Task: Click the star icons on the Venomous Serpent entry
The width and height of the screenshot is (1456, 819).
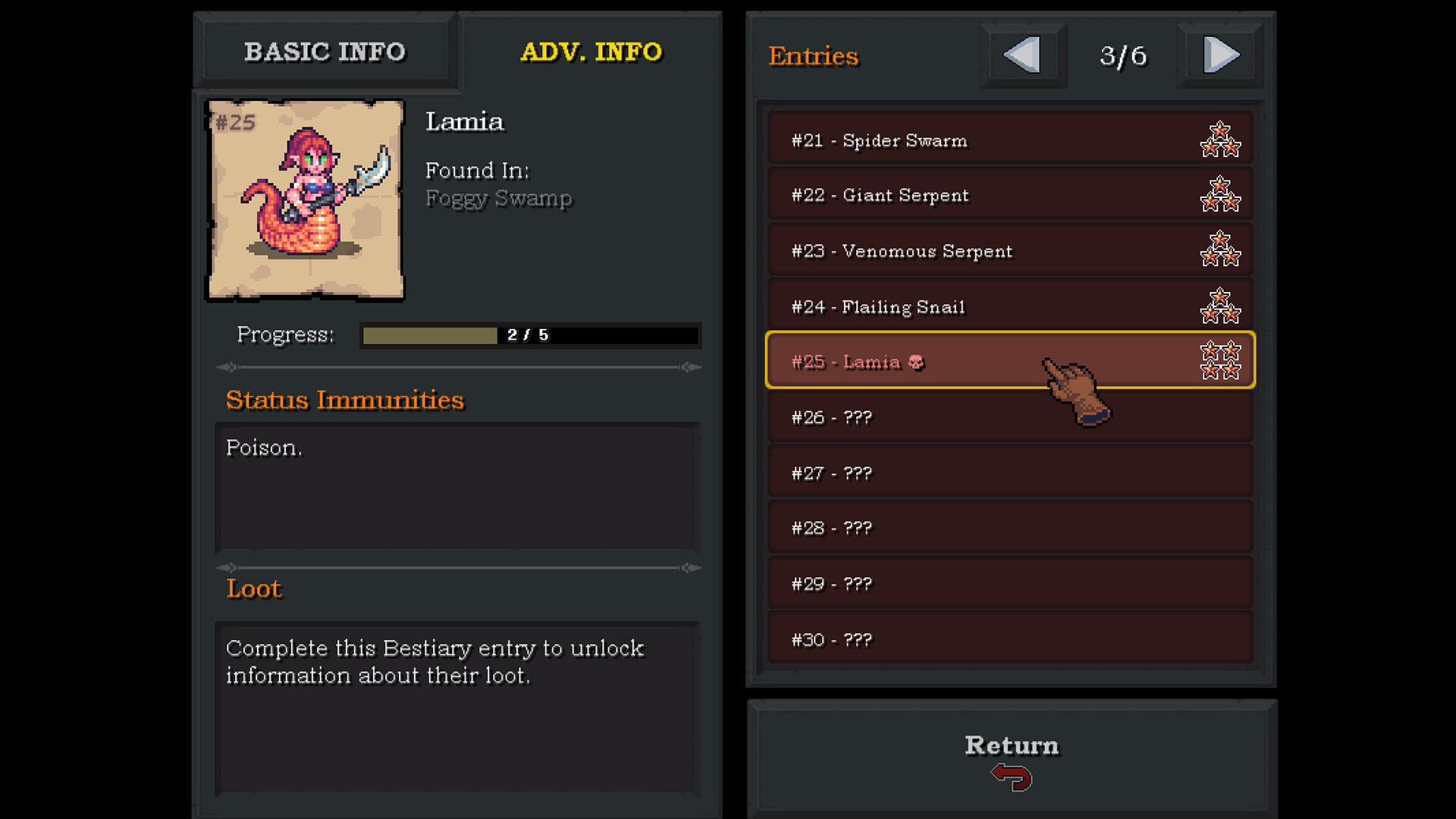Action: tap(1221, 250)
